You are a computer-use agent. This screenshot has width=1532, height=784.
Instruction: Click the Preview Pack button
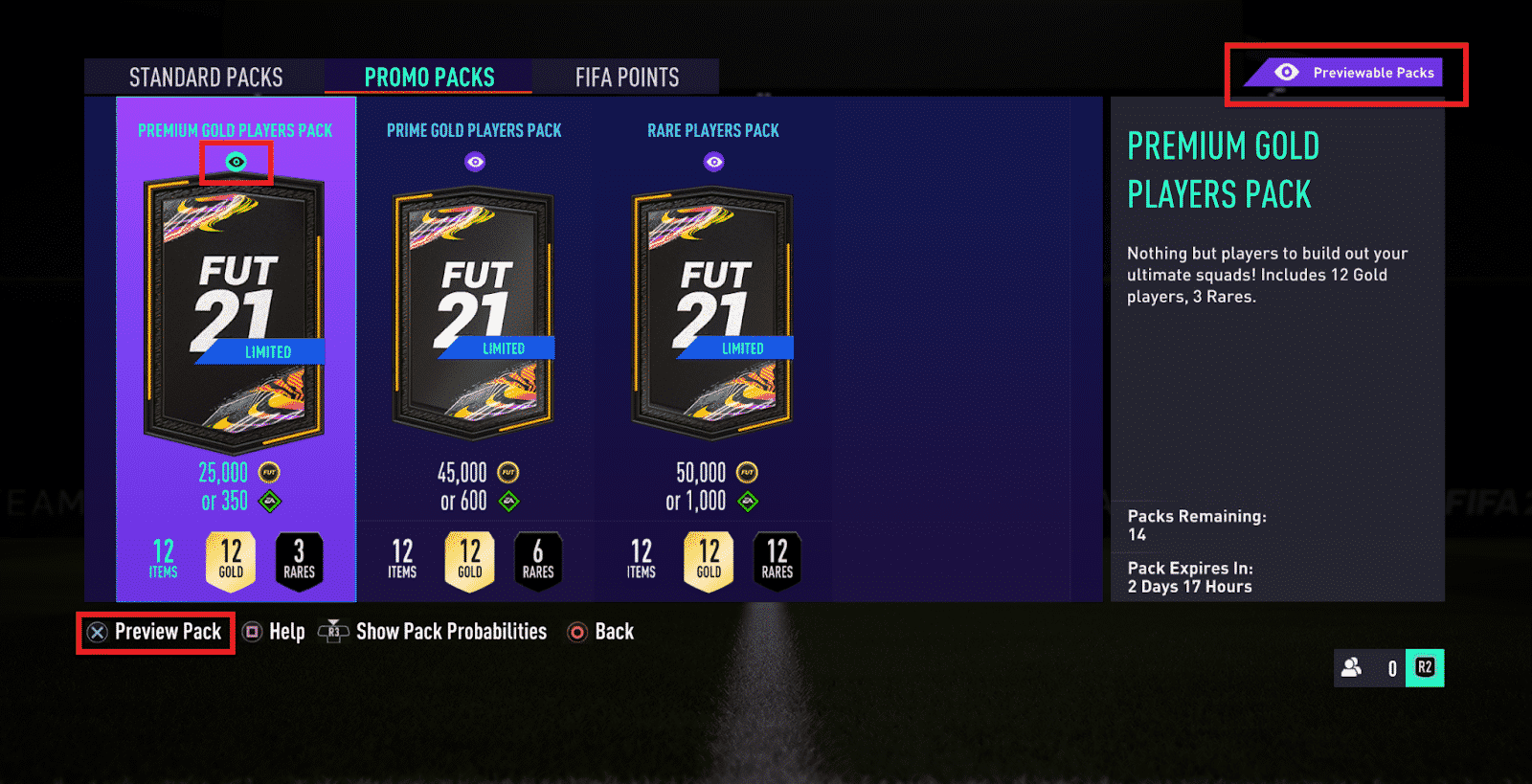pyautogui.click(x=156, y=632)
